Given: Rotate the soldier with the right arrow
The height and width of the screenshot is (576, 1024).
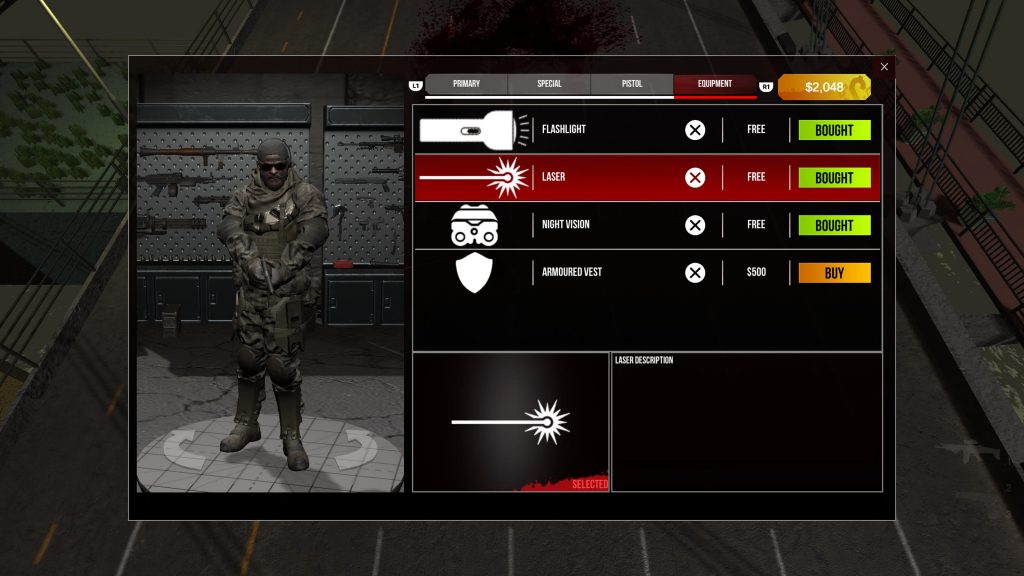Looking at the screenshot, I should pyautogui.click(x=355, y=448).
